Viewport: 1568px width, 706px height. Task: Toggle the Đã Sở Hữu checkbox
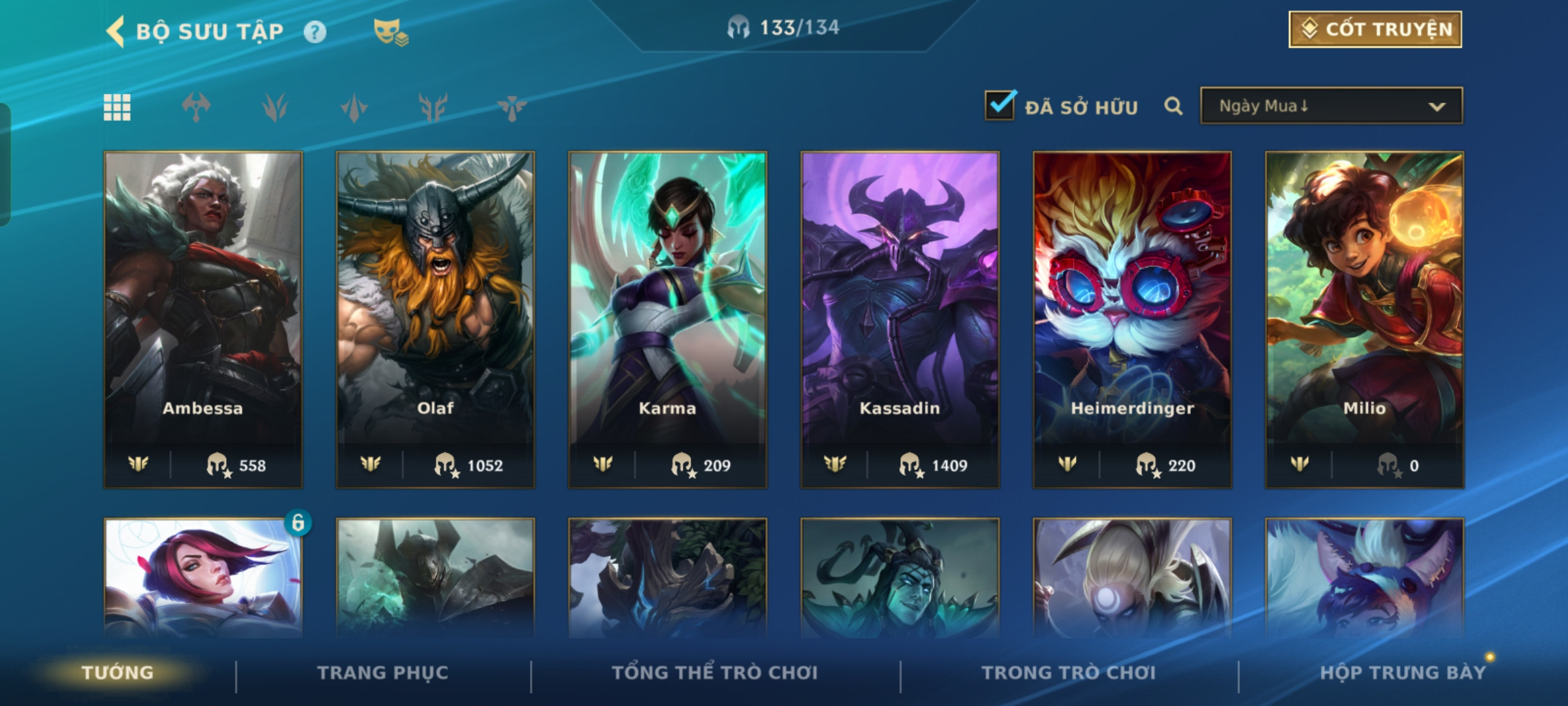pos(1000,105)
